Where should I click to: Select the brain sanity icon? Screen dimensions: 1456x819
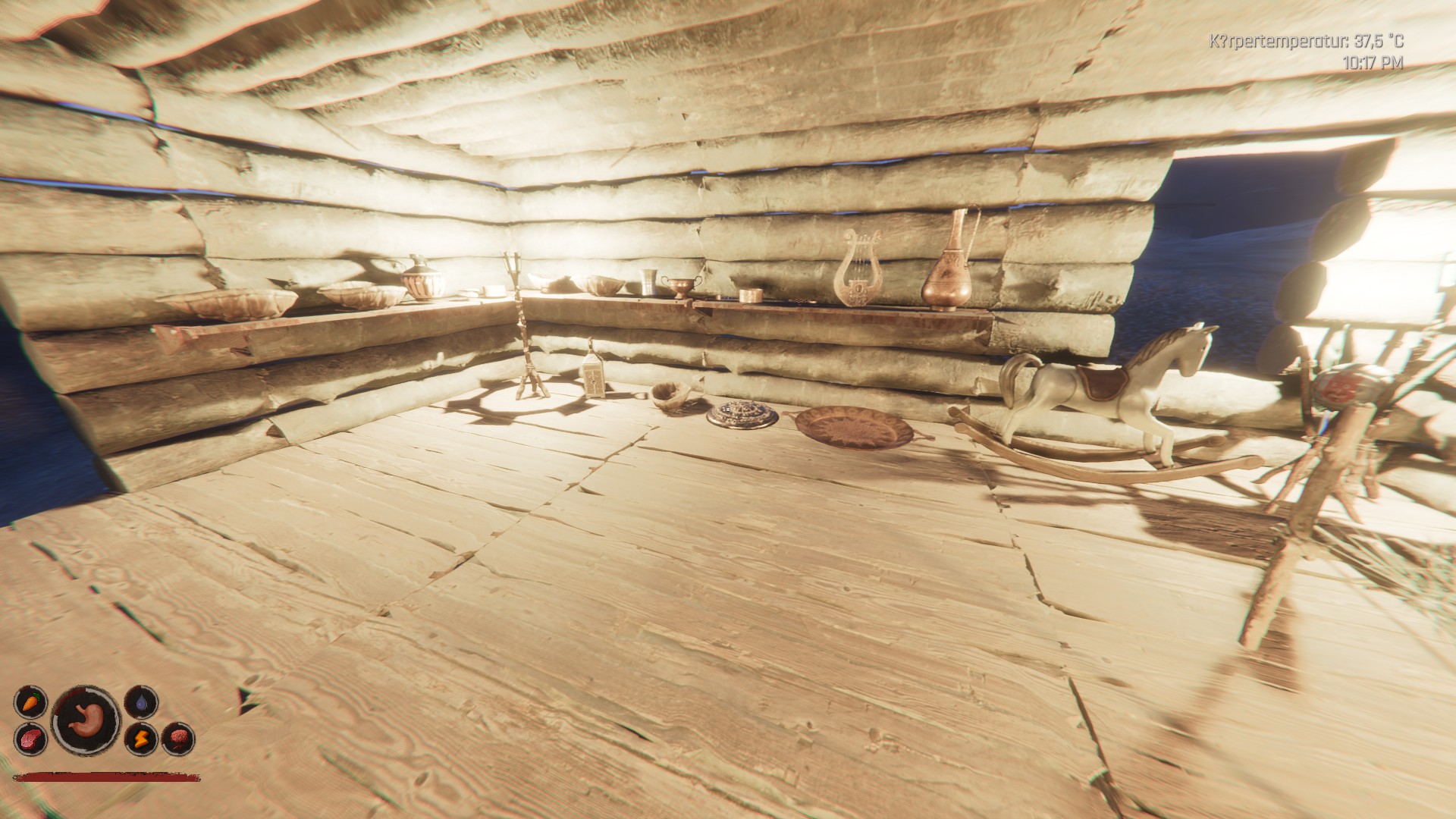coord(179,737)
